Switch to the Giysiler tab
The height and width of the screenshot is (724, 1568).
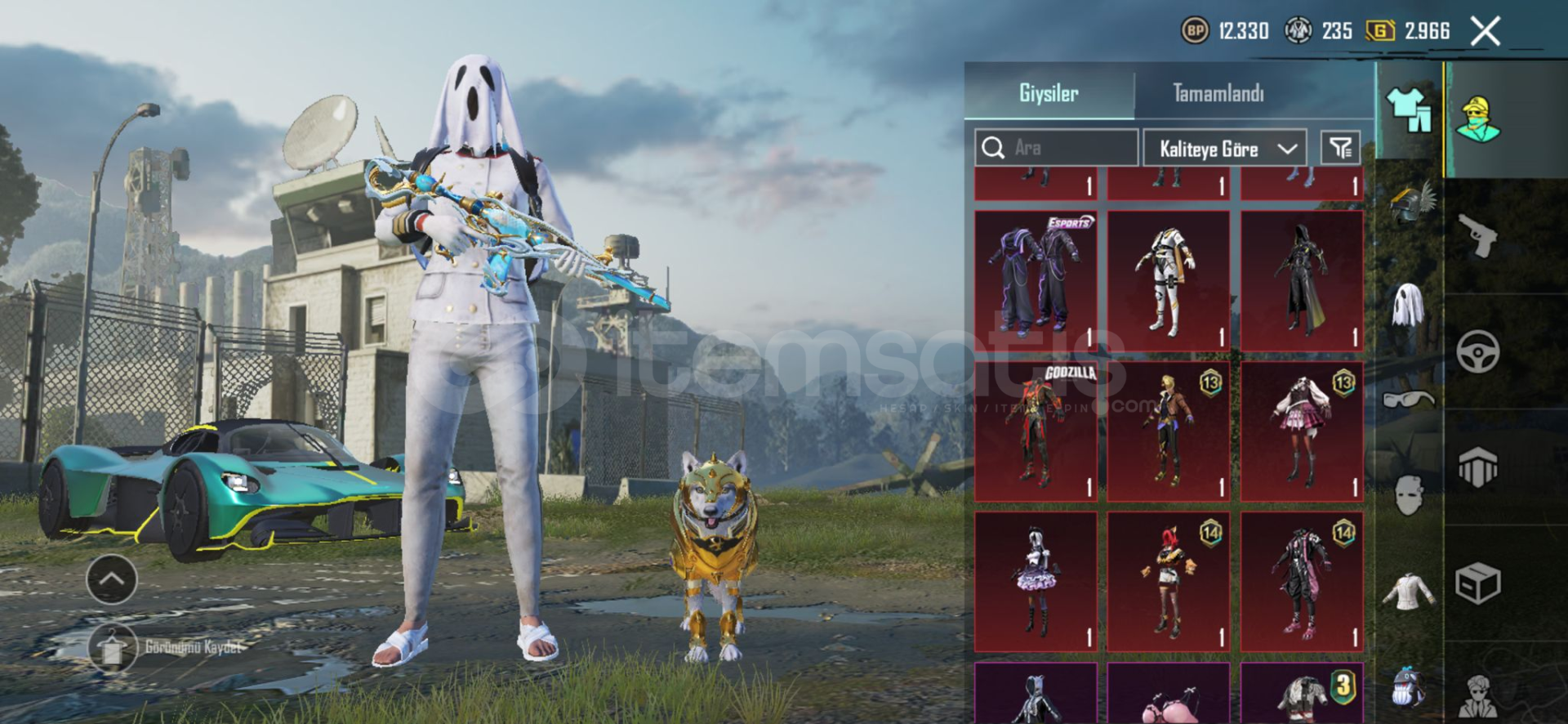pyautogui.click(x=1049, y=93)
